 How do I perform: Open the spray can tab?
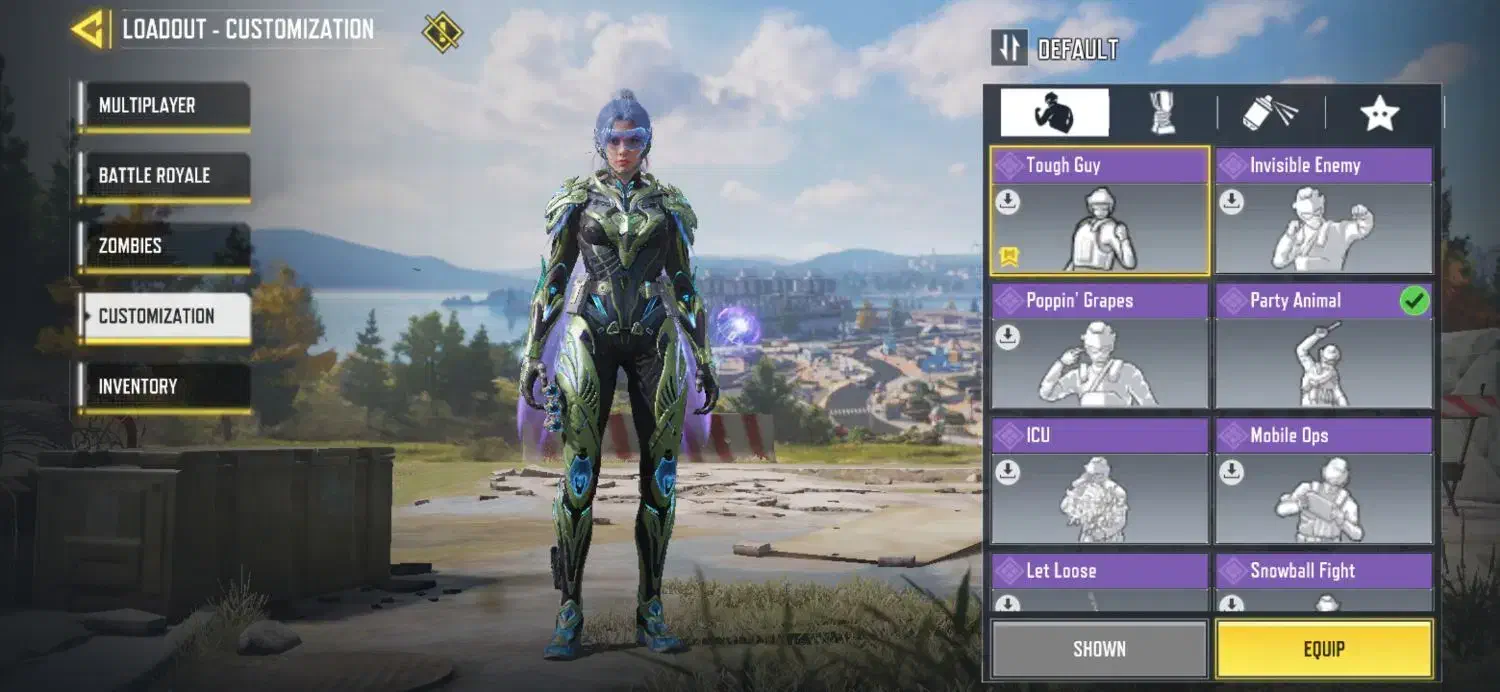[1270, 113]
